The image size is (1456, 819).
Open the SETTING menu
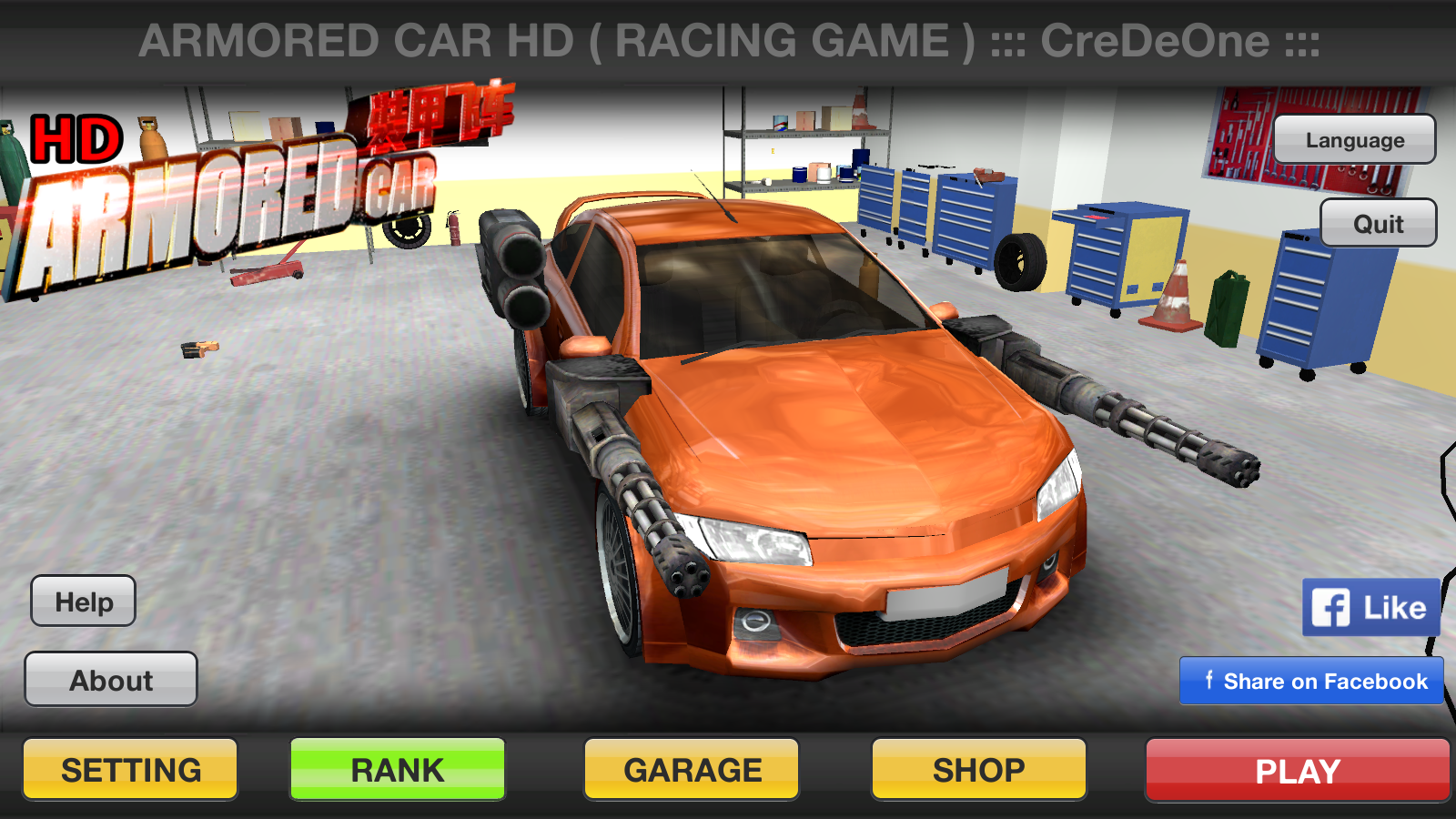pos(130,770)
